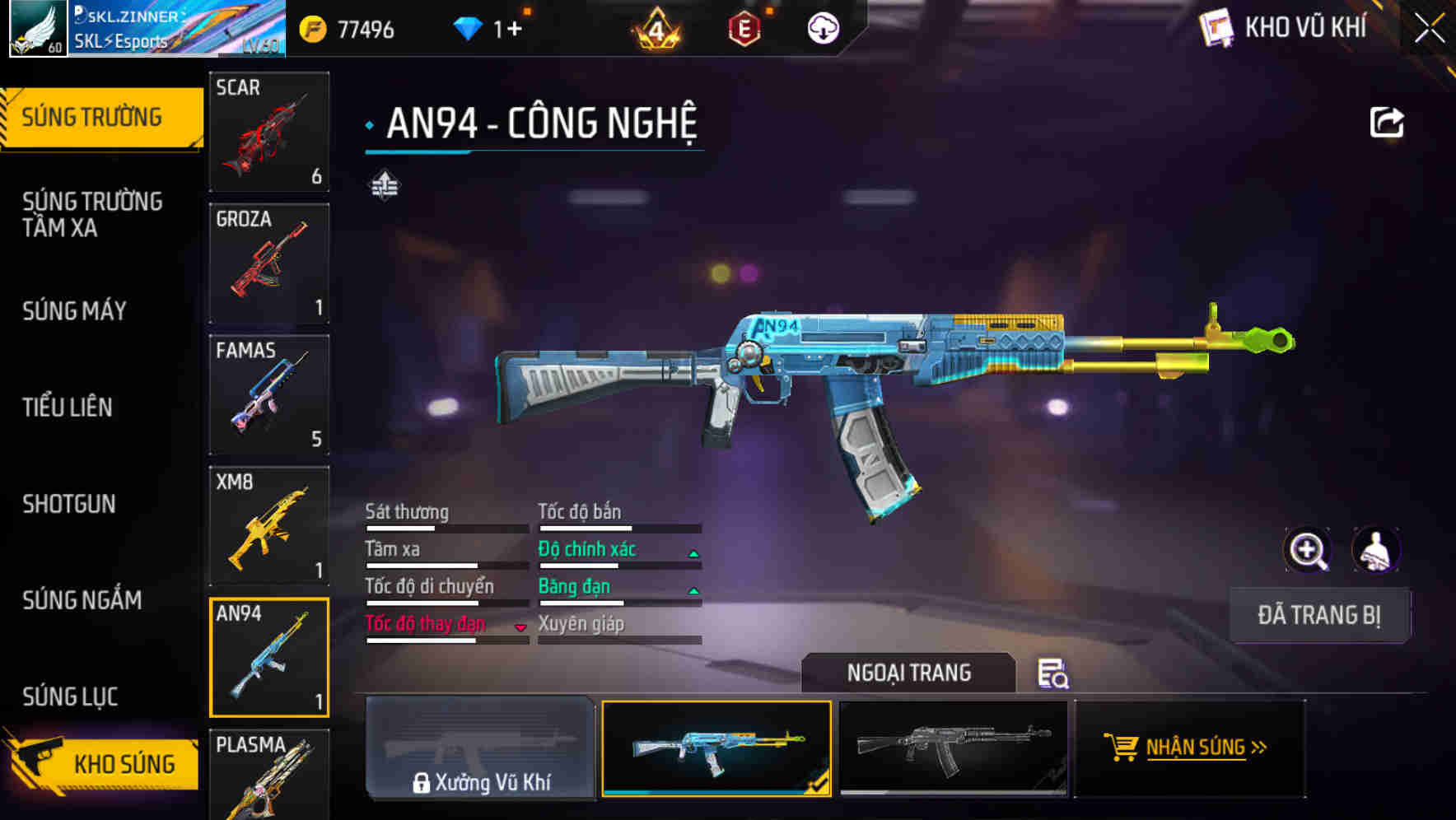Click the Kho Súng button
This screenshot has width=1456, height=820.
point(103,763)
